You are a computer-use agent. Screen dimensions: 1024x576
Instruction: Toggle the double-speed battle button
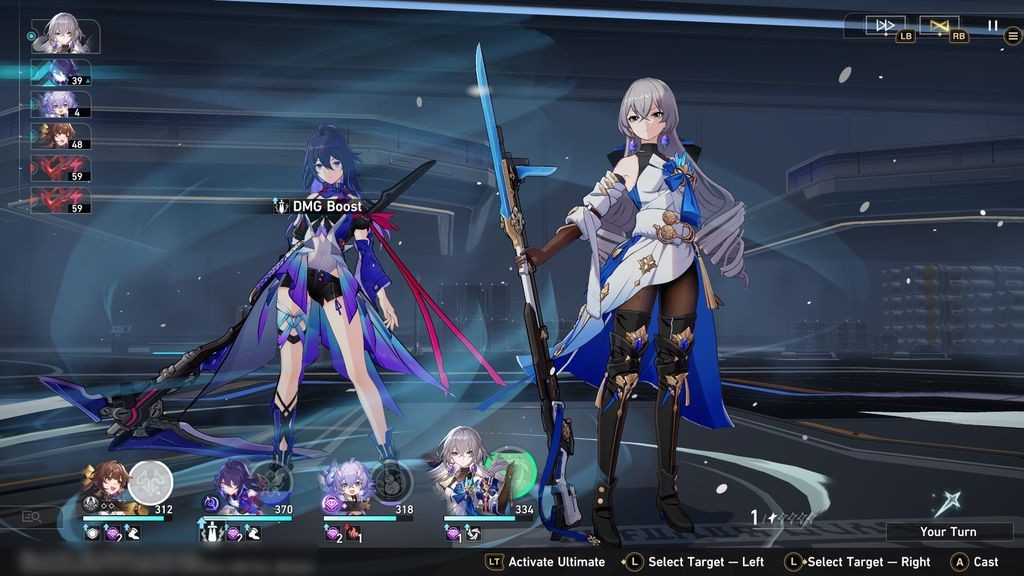coord(885,26)
